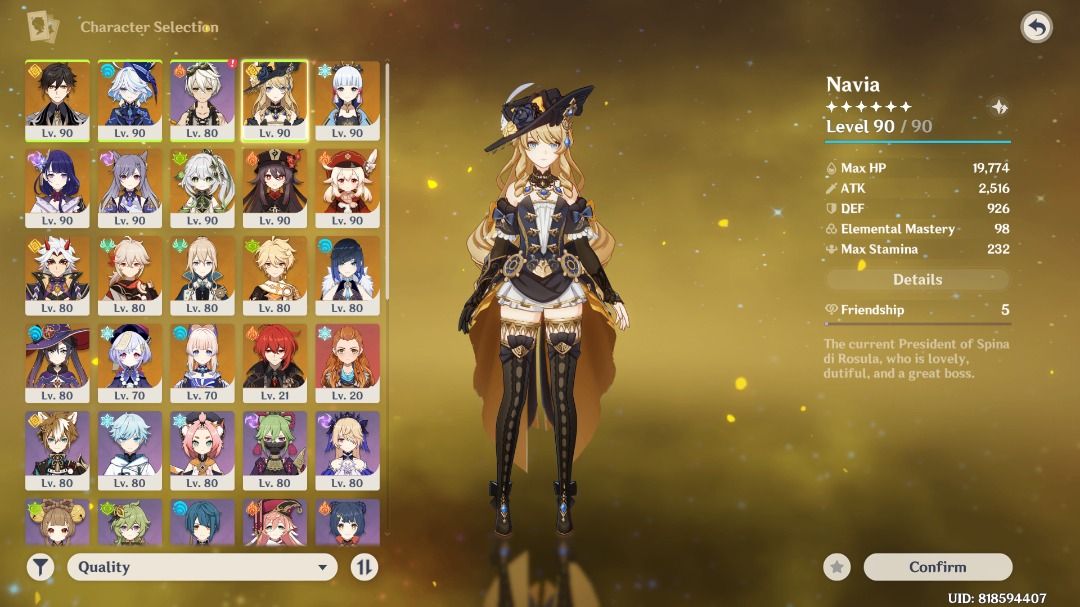1080x607 pixels.
Task: Click the sparkle icon beside Navia's name
Action: 998,108
